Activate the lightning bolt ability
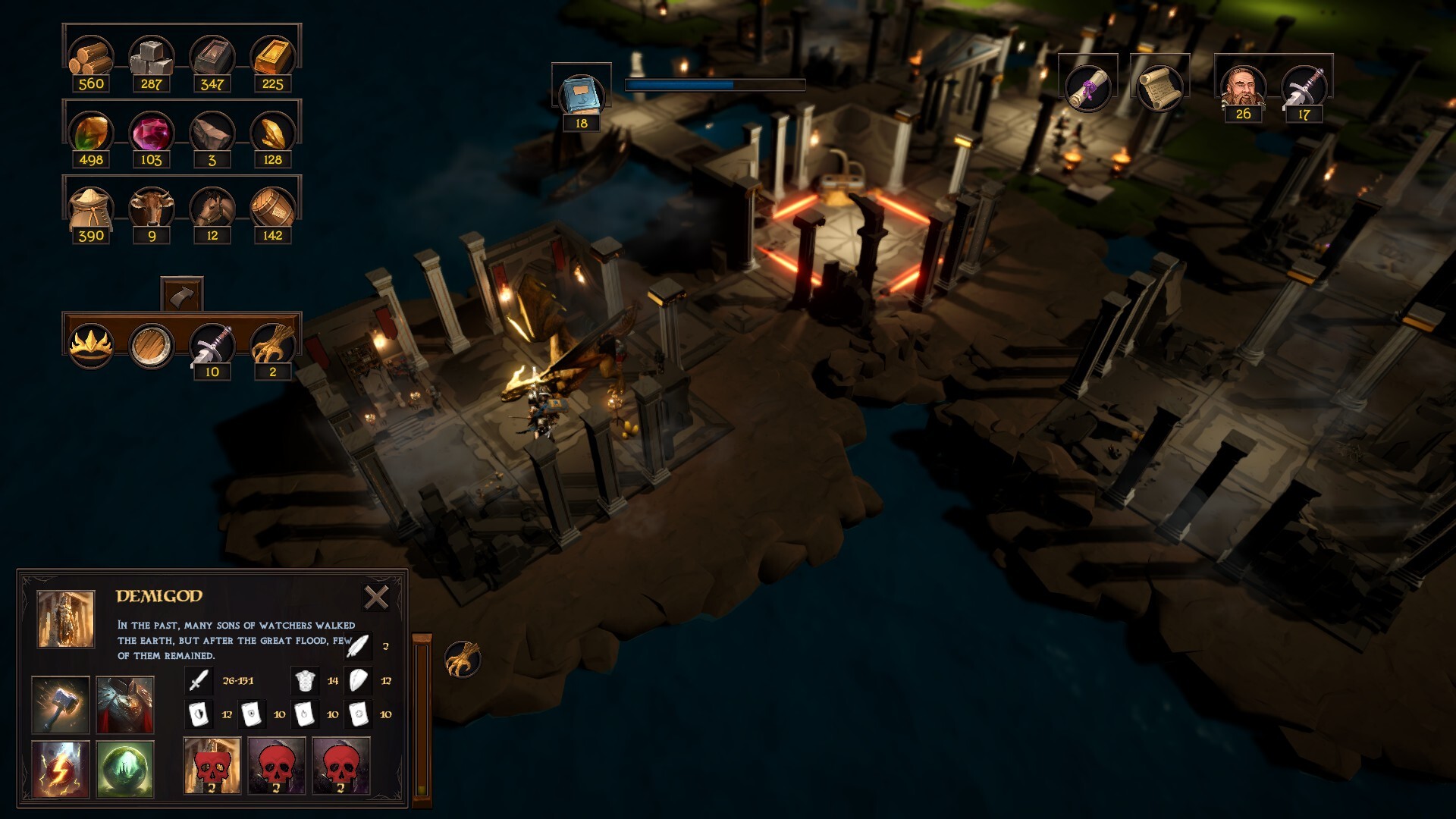The width and height of the screenshot is (1456, 819). [61, 770]
